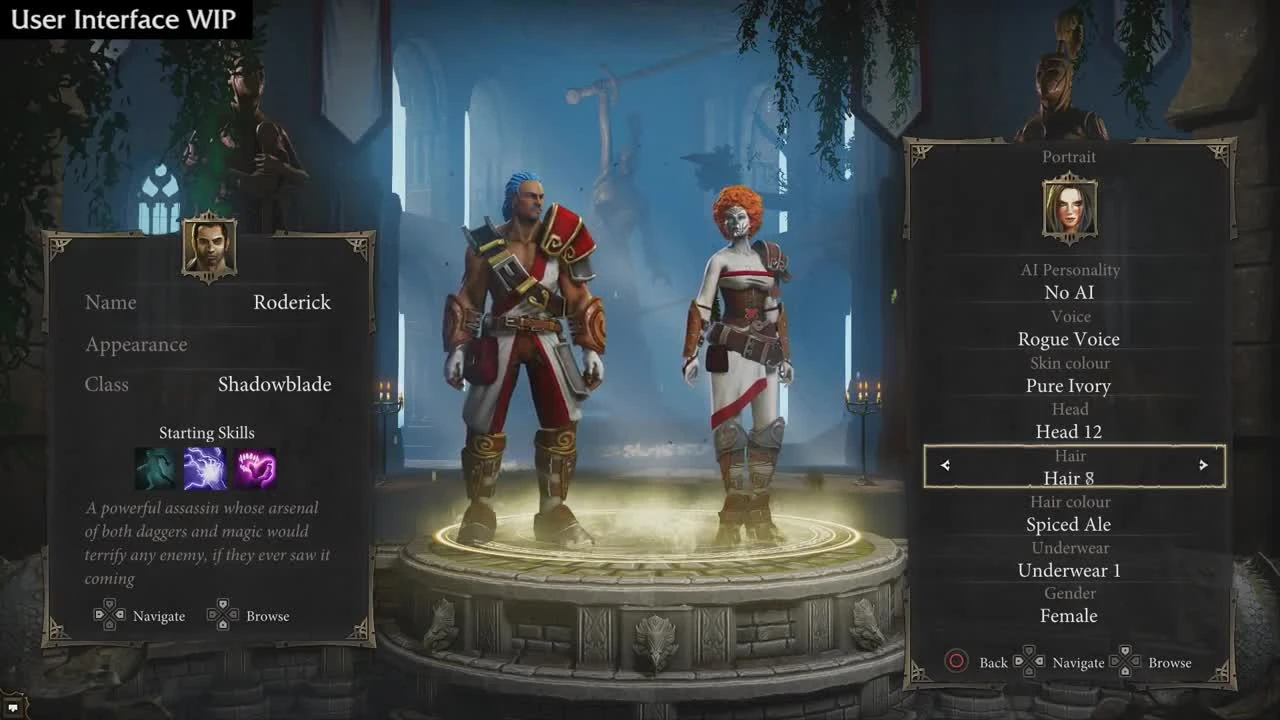Click the red Back circle icon
1280x720 pixels.
coord(955,662)
